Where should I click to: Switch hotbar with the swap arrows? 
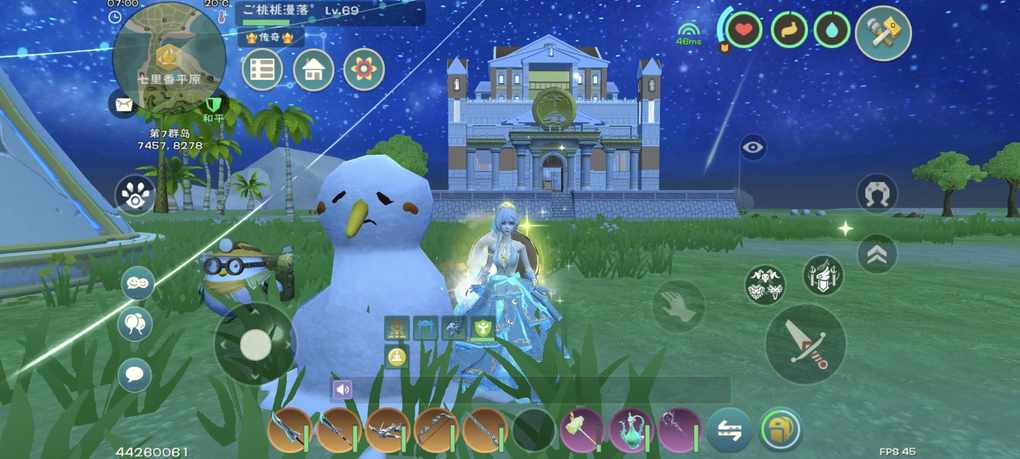click(x=729, y=431)
